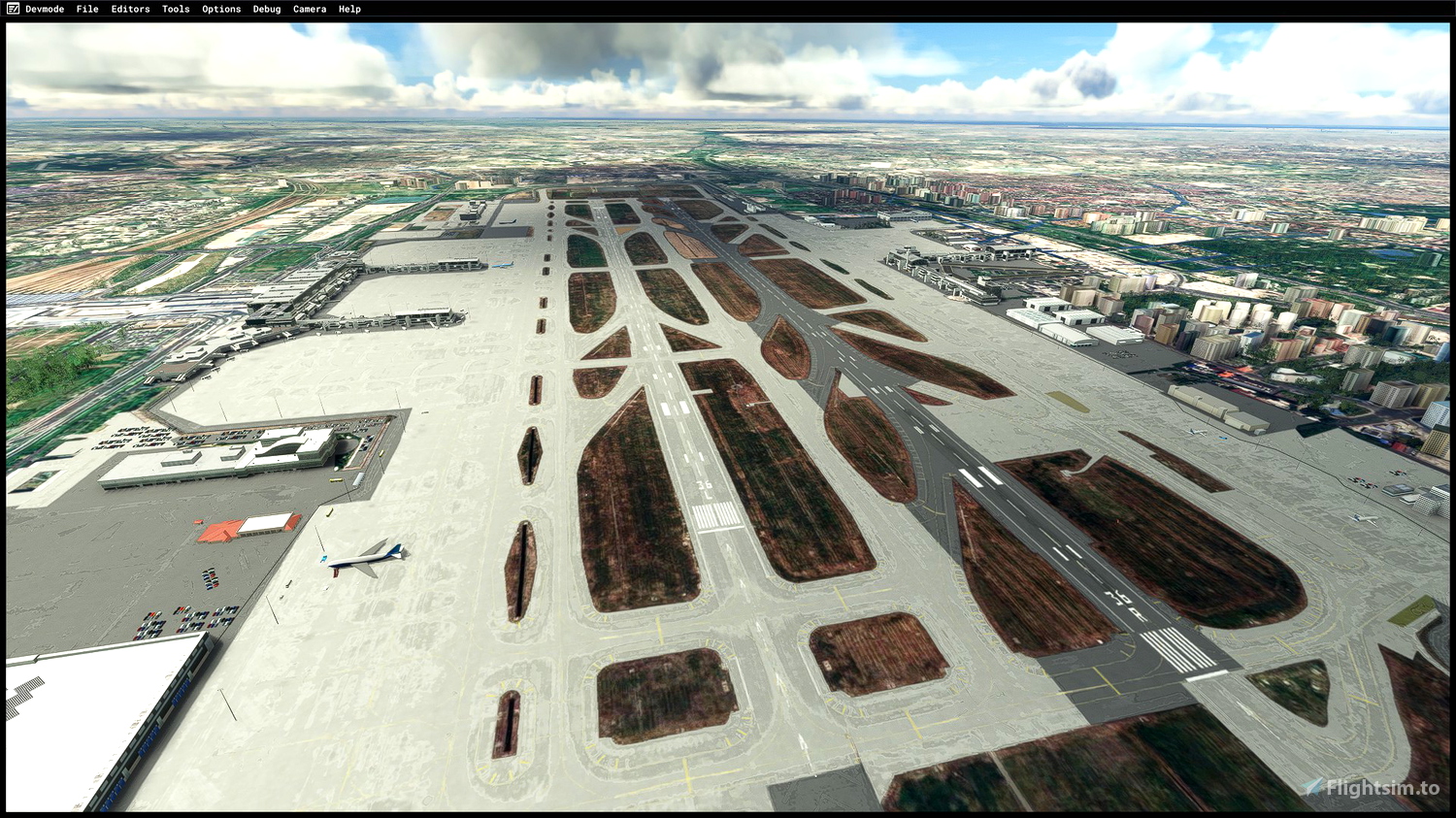Screen dimensions: 1456x818
Task: Open the Debug menu
Action: pyautogui.click(x=265, y=9)
